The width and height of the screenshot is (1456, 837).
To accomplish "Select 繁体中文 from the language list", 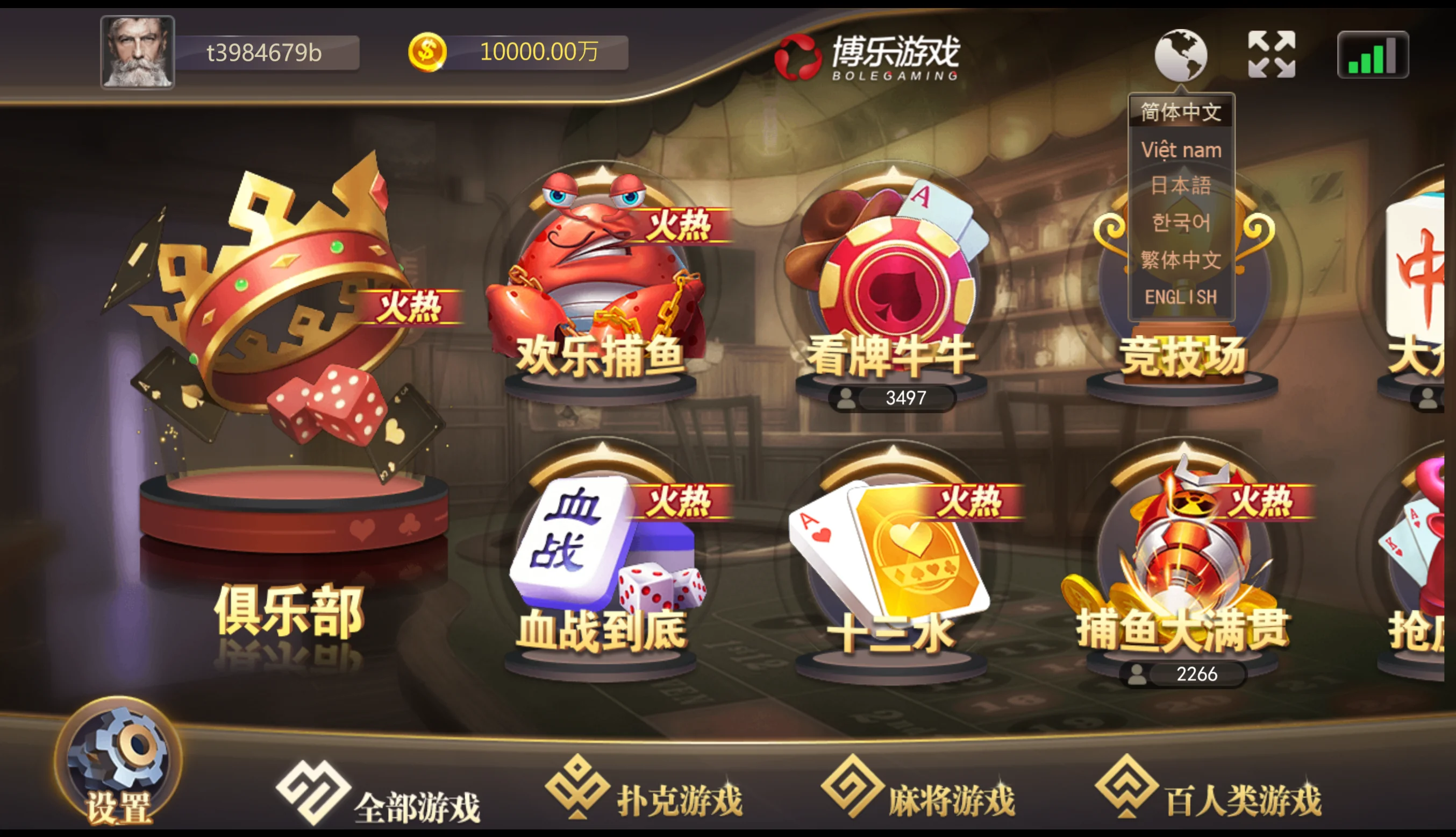I will tap(1181, 260).
